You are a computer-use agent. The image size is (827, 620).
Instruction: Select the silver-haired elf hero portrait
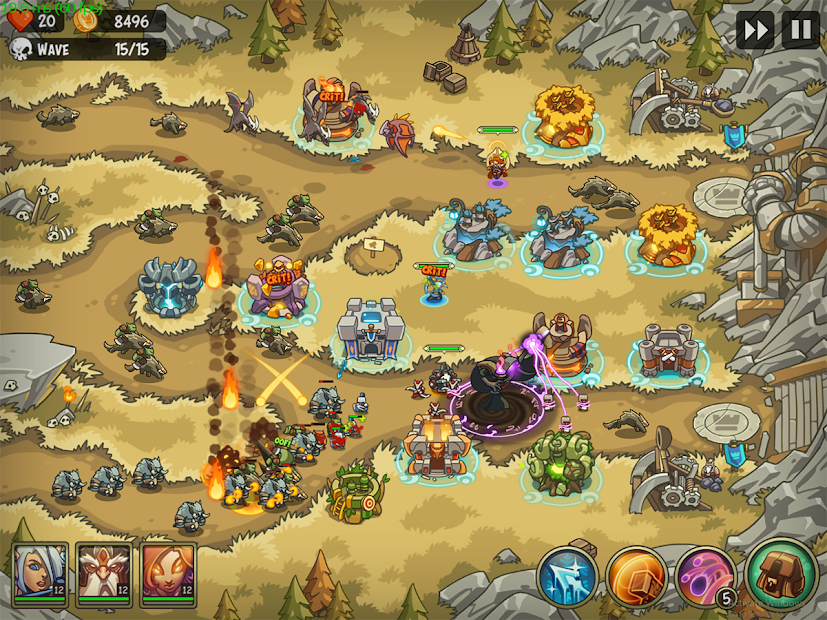[40, 574]
